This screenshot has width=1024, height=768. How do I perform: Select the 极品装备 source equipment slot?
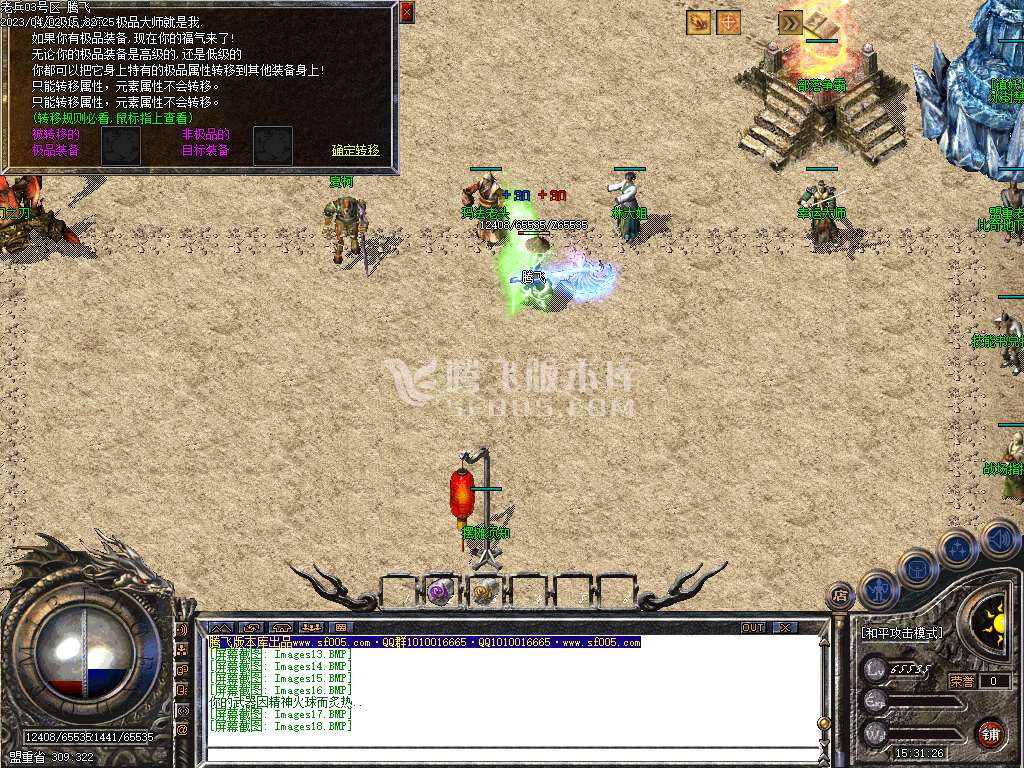tap(121, 146)
